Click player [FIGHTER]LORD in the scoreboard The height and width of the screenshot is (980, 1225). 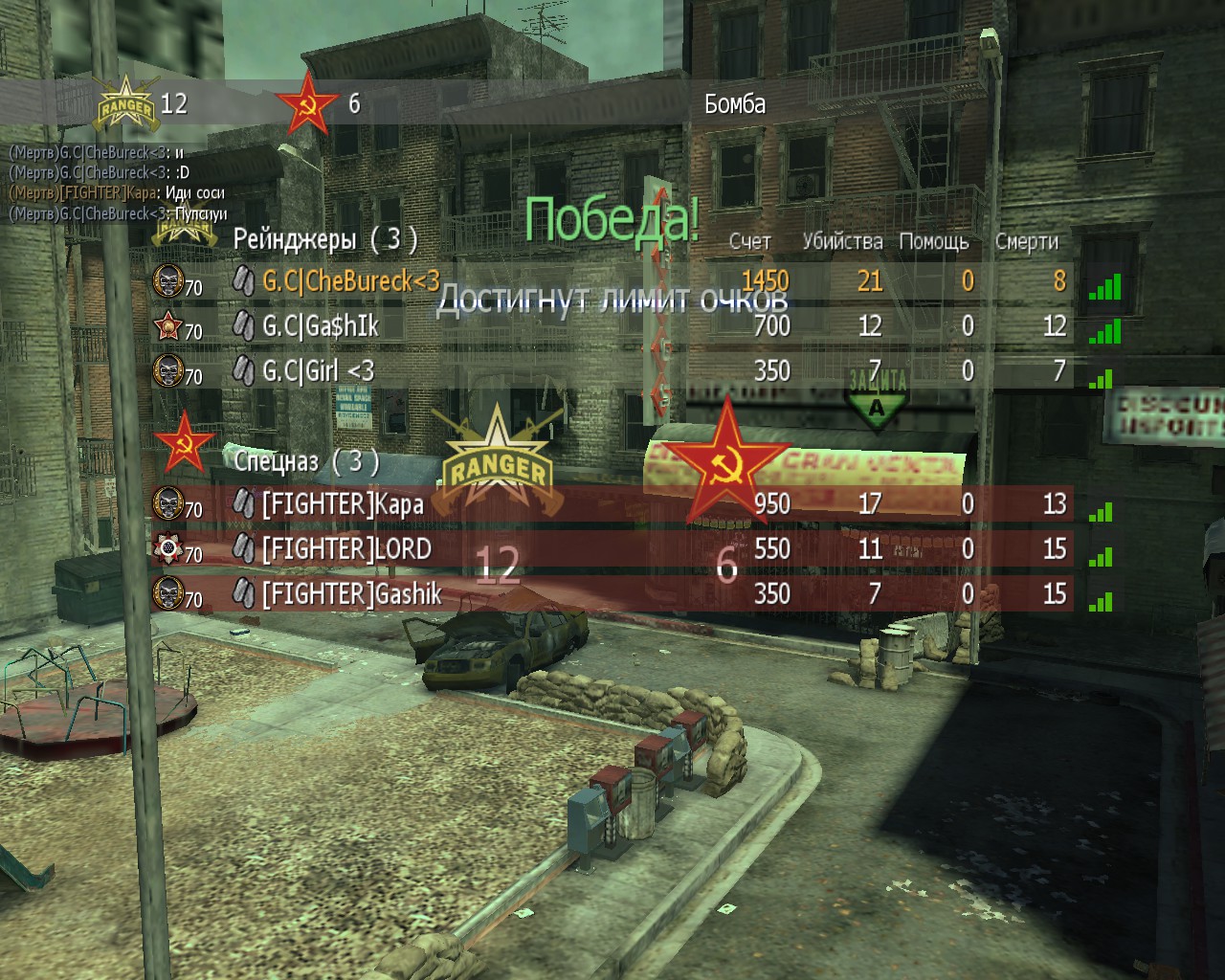[346, 549]
